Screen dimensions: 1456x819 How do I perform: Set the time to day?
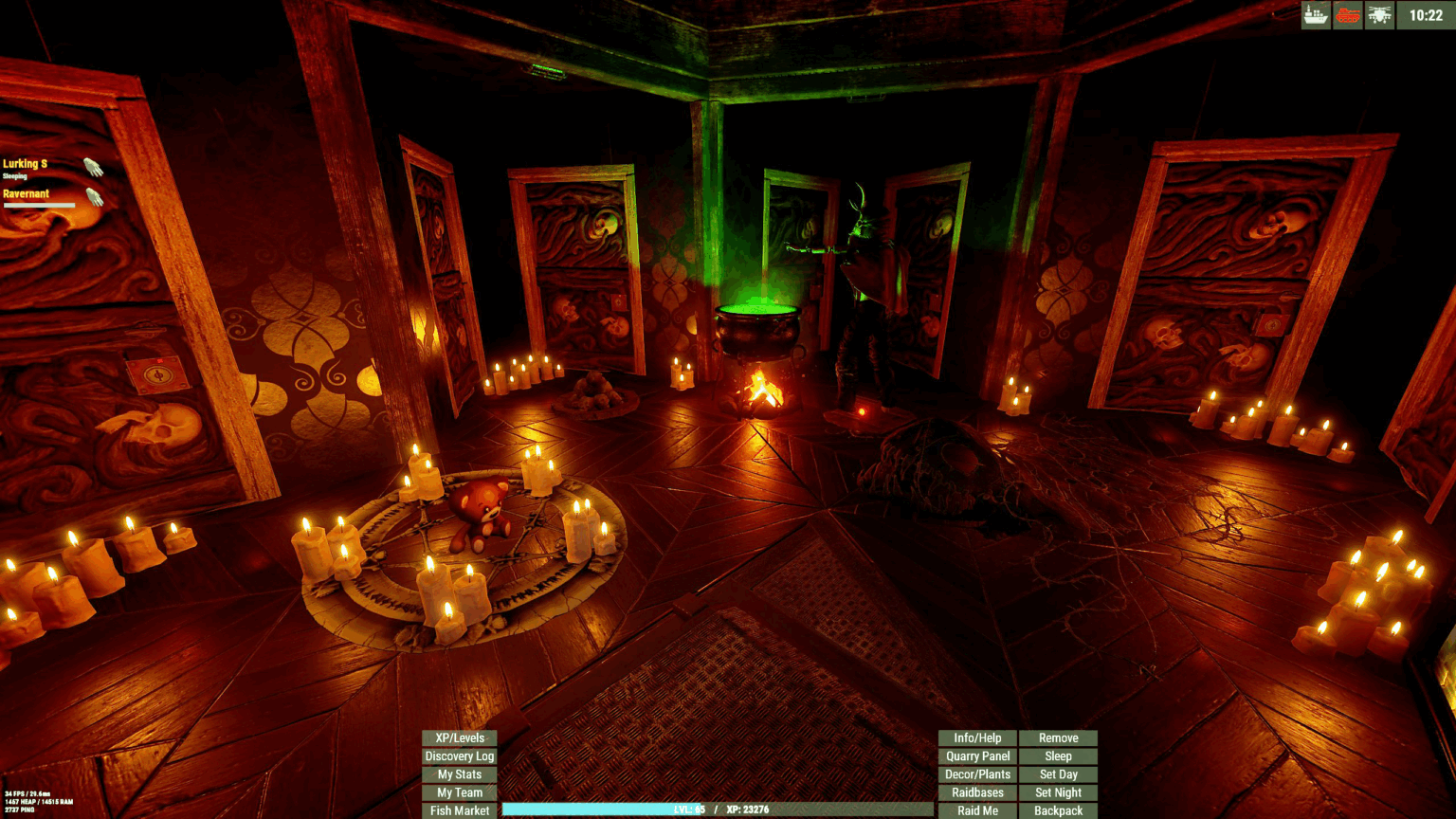tap(1058, 774)
